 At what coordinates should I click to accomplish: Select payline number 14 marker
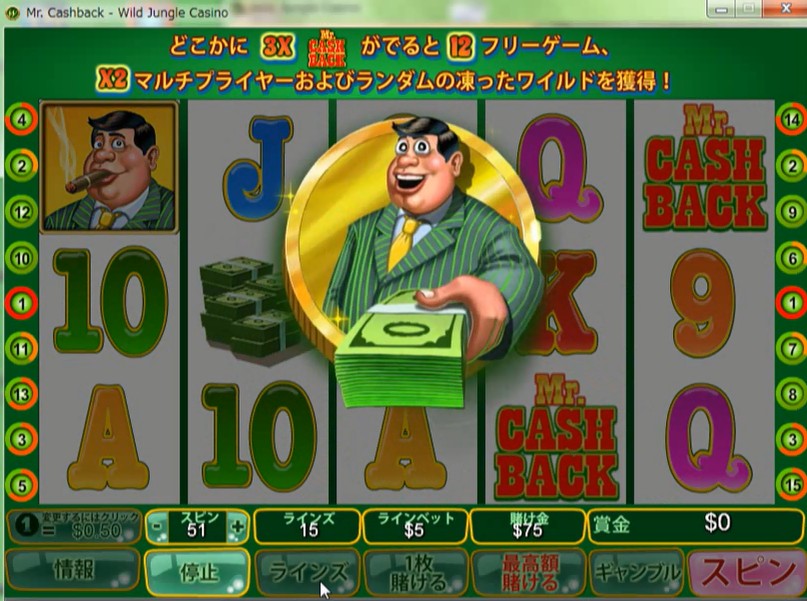pyautogui.click(x=791, y=120)
